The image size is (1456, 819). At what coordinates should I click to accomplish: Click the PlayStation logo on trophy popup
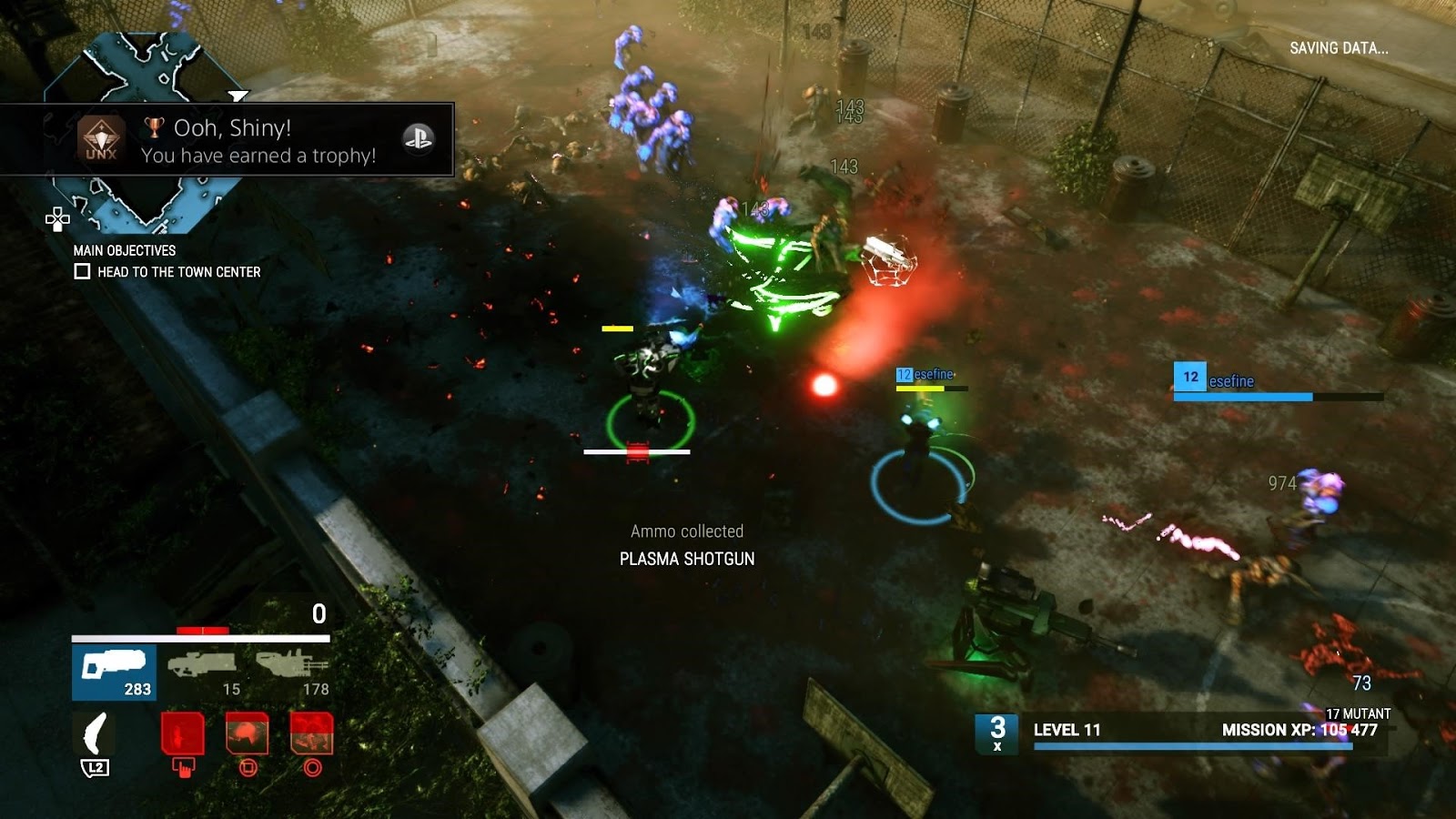(419, 138)
